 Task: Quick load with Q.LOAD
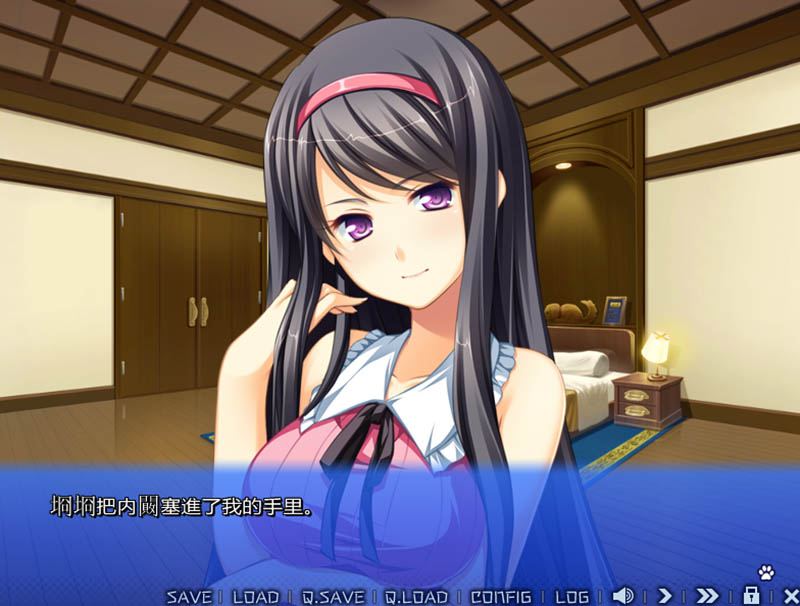(x=416, y=597)
